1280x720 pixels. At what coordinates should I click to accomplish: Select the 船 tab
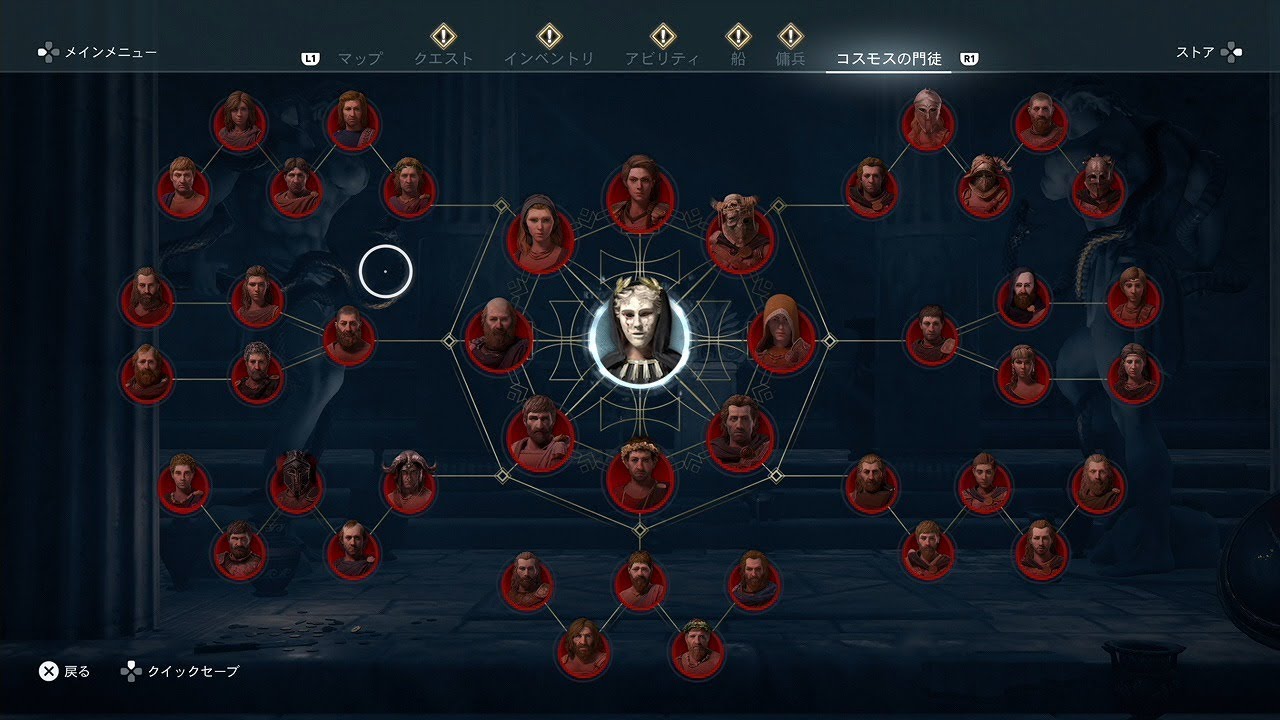pyautogui.click(x=738, y=59)
